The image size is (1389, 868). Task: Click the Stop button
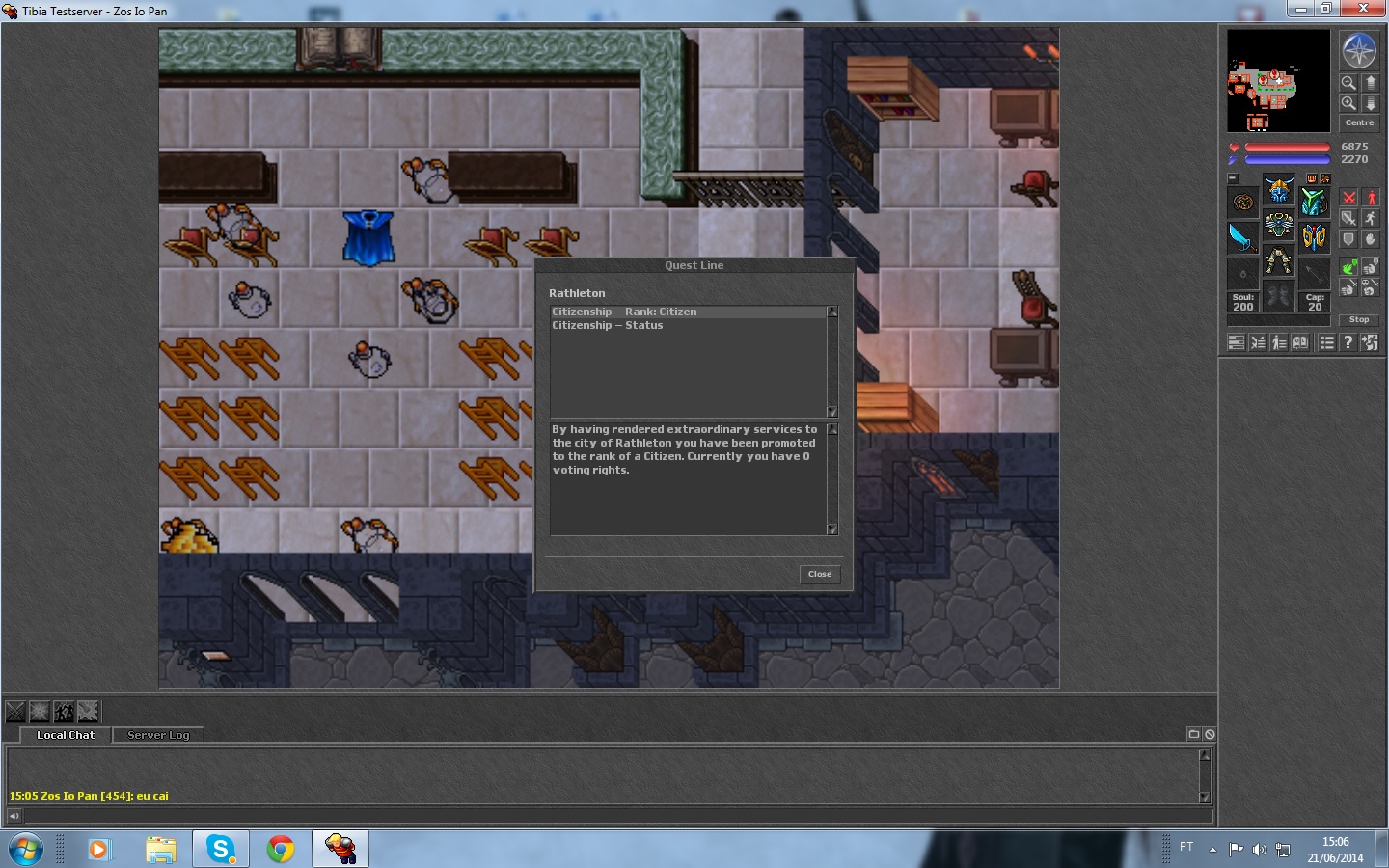tap(1359, 319)
